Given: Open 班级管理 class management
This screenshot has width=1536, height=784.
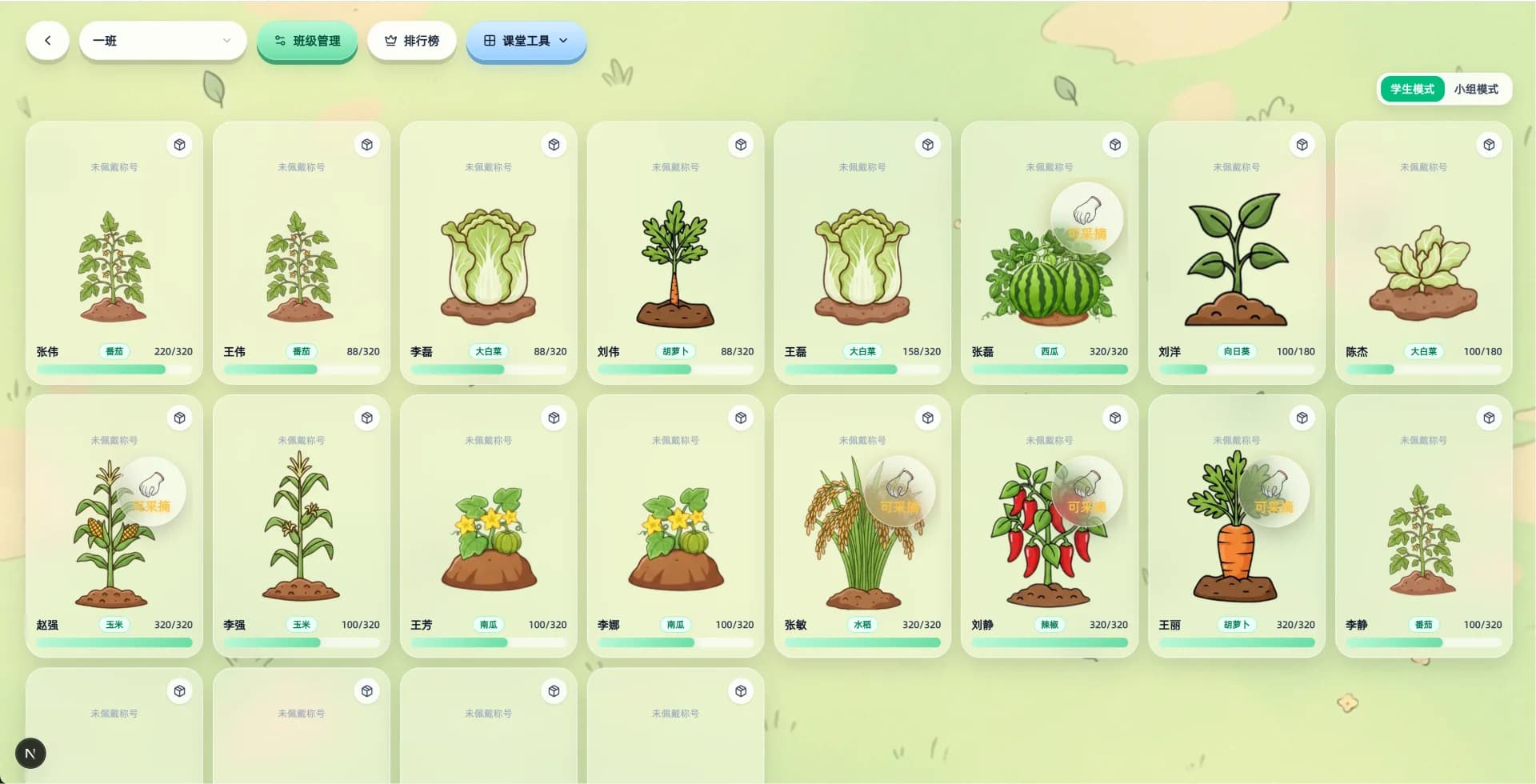Looking at the screenshot, I should 307,41.
